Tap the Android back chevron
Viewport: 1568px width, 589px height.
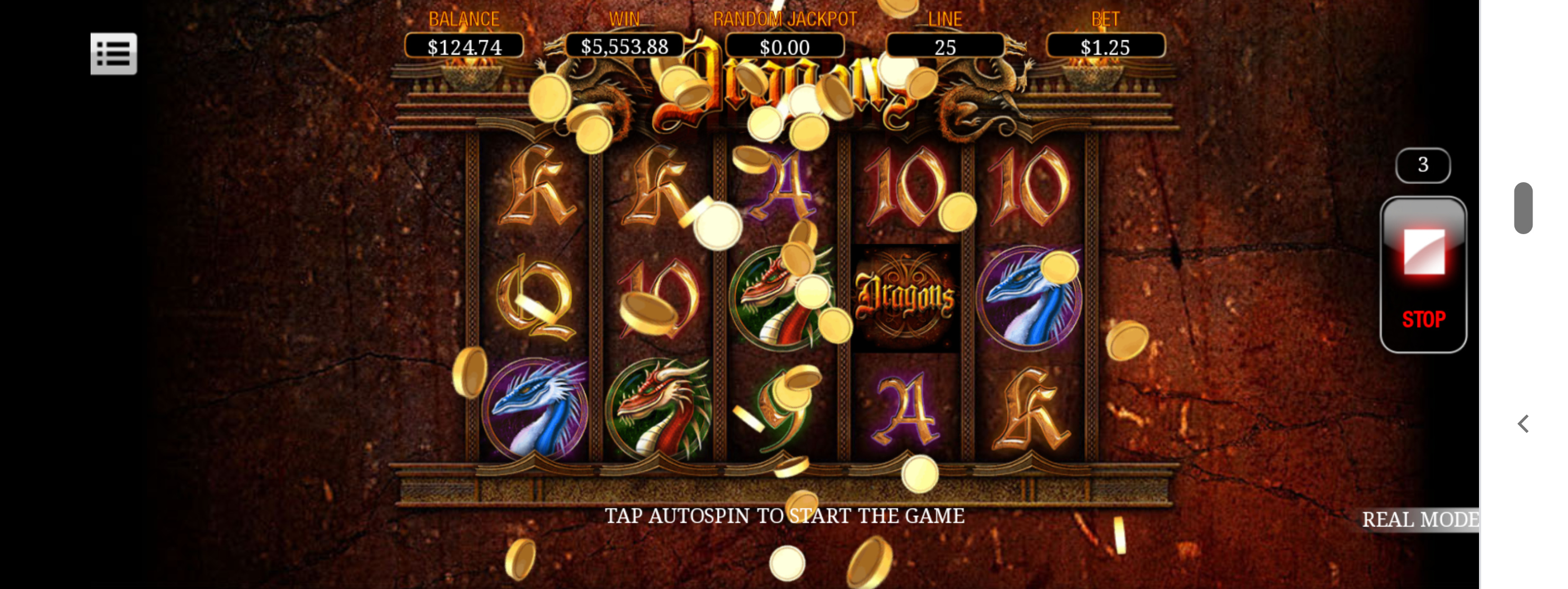point(1523,424)
